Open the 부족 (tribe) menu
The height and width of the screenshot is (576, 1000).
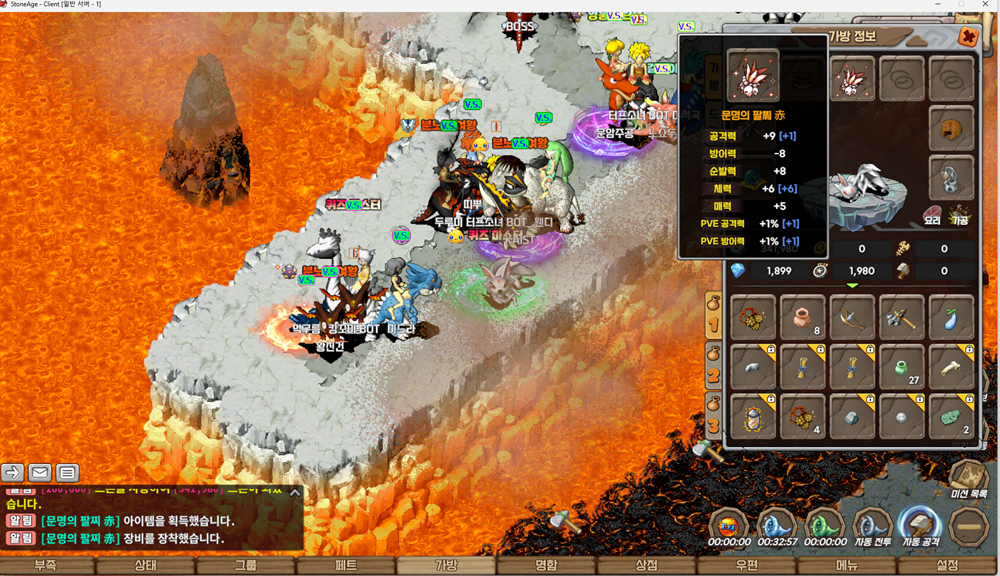click(45, 566)
